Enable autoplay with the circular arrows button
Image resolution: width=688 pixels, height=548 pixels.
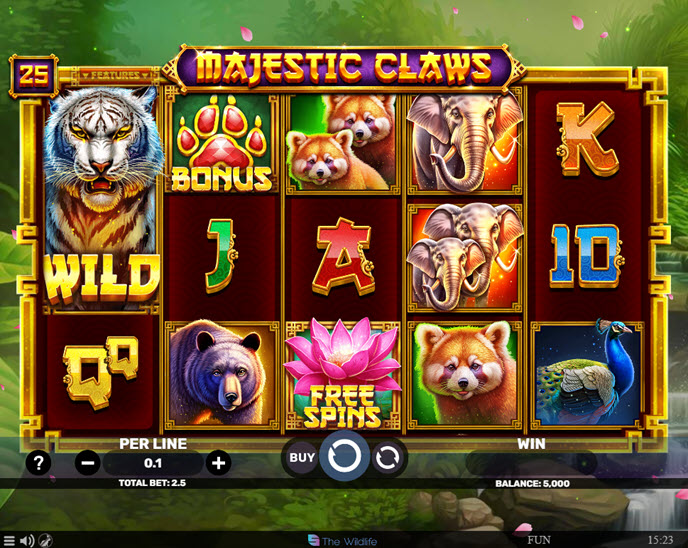(x=388, y=458)
